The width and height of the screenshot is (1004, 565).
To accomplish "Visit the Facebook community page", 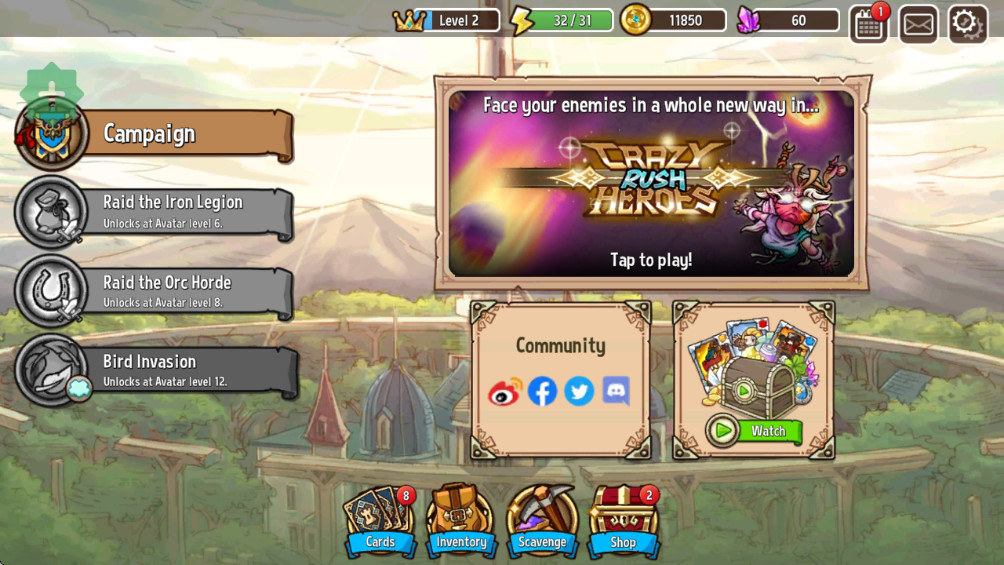I will click(x=542, y=392).
